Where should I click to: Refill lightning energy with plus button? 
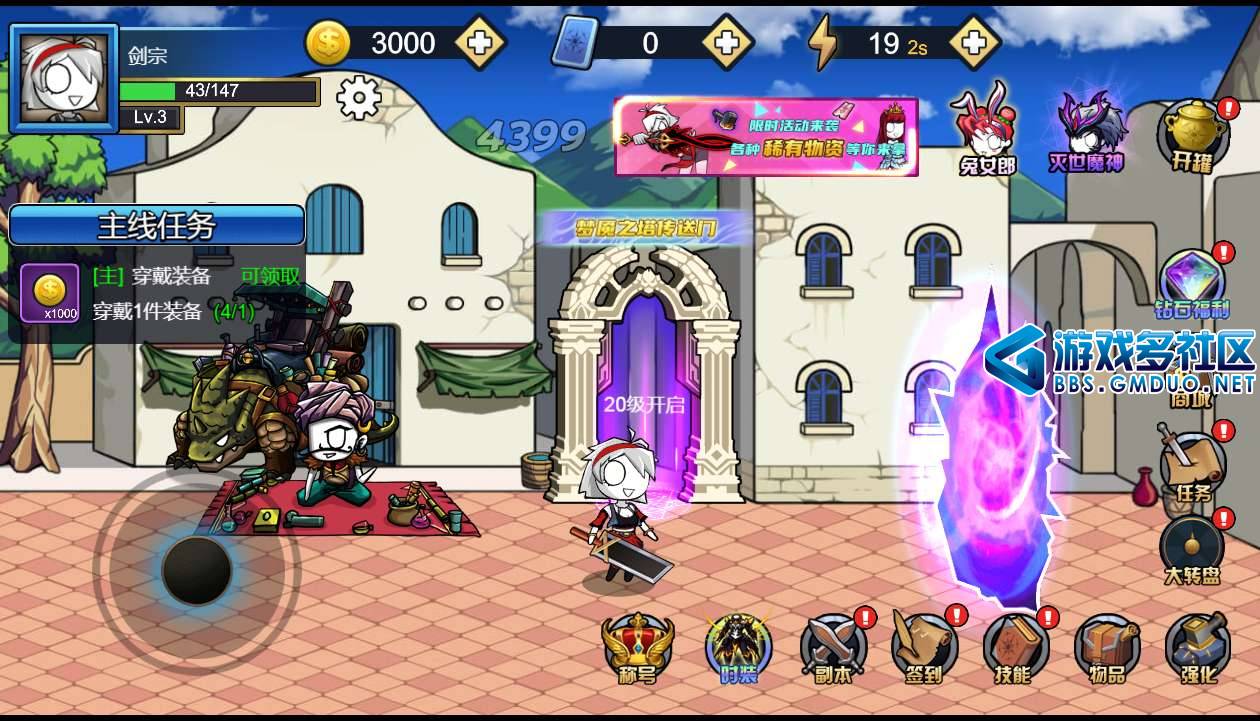974,43
